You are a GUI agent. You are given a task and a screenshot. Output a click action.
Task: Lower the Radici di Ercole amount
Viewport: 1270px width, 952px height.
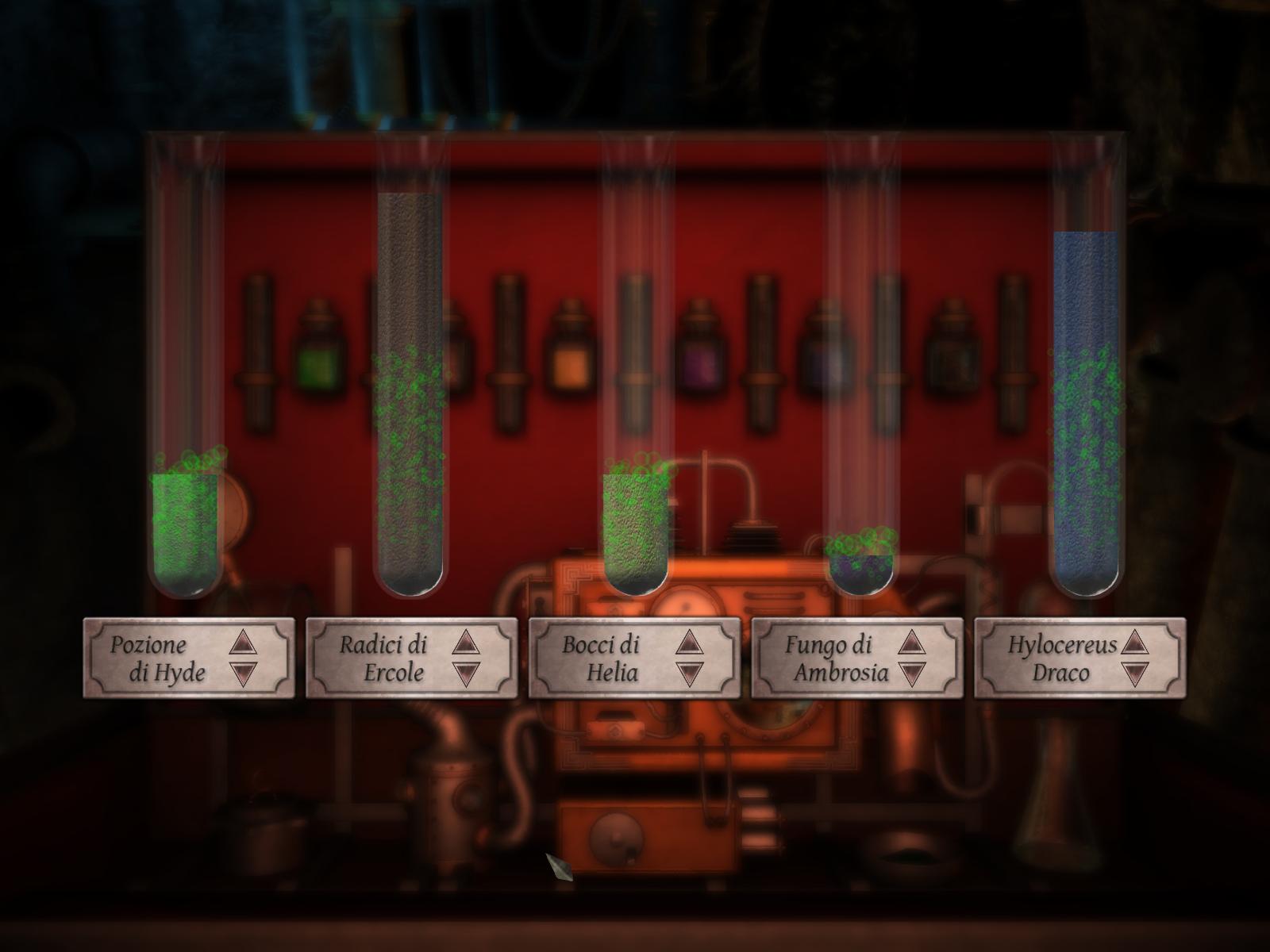[x=468, y=674]
